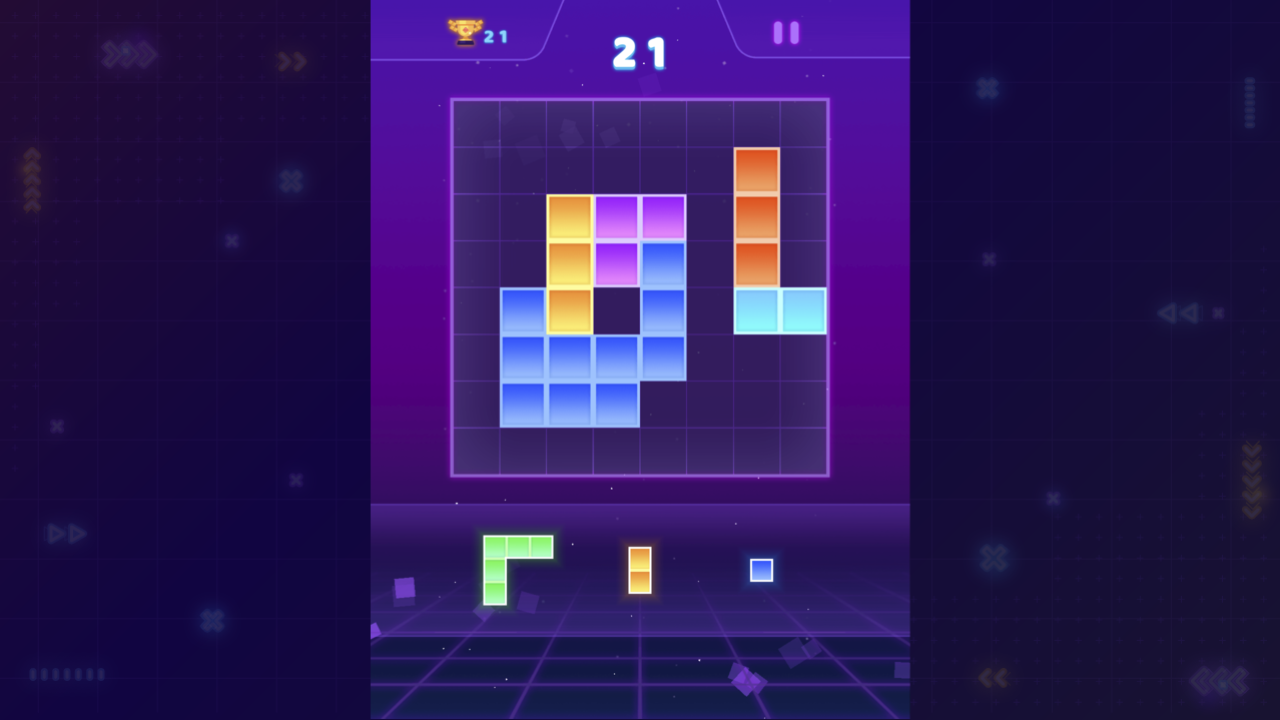
Task: Click the purple block pair on the grid
Action: coord(640,215)
